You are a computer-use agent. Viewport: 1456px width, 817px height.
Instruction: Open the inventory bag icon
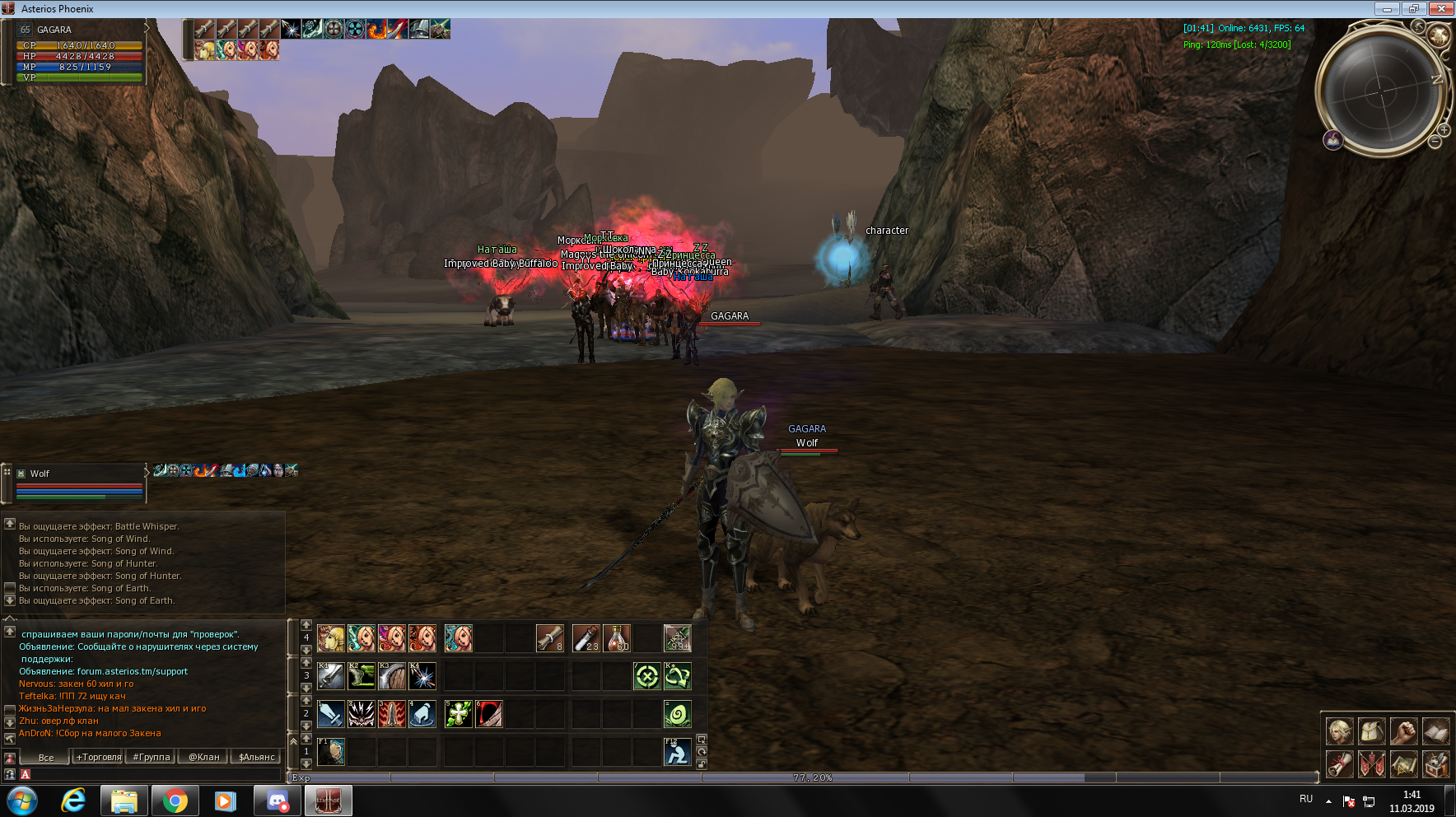coord(1372,731)
